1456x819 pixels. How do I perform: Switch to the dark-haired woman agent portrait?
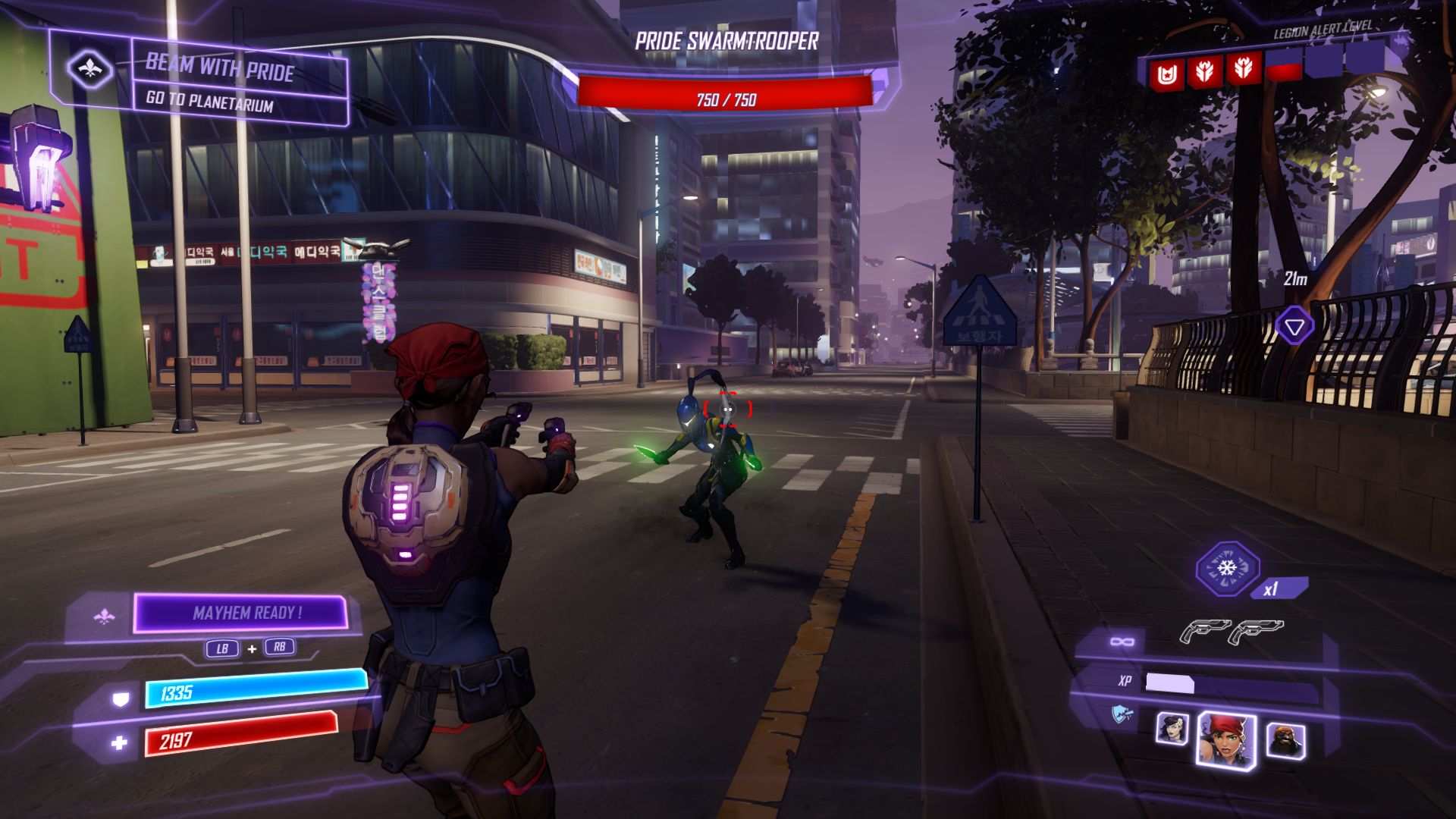[x=1172, y=729]
